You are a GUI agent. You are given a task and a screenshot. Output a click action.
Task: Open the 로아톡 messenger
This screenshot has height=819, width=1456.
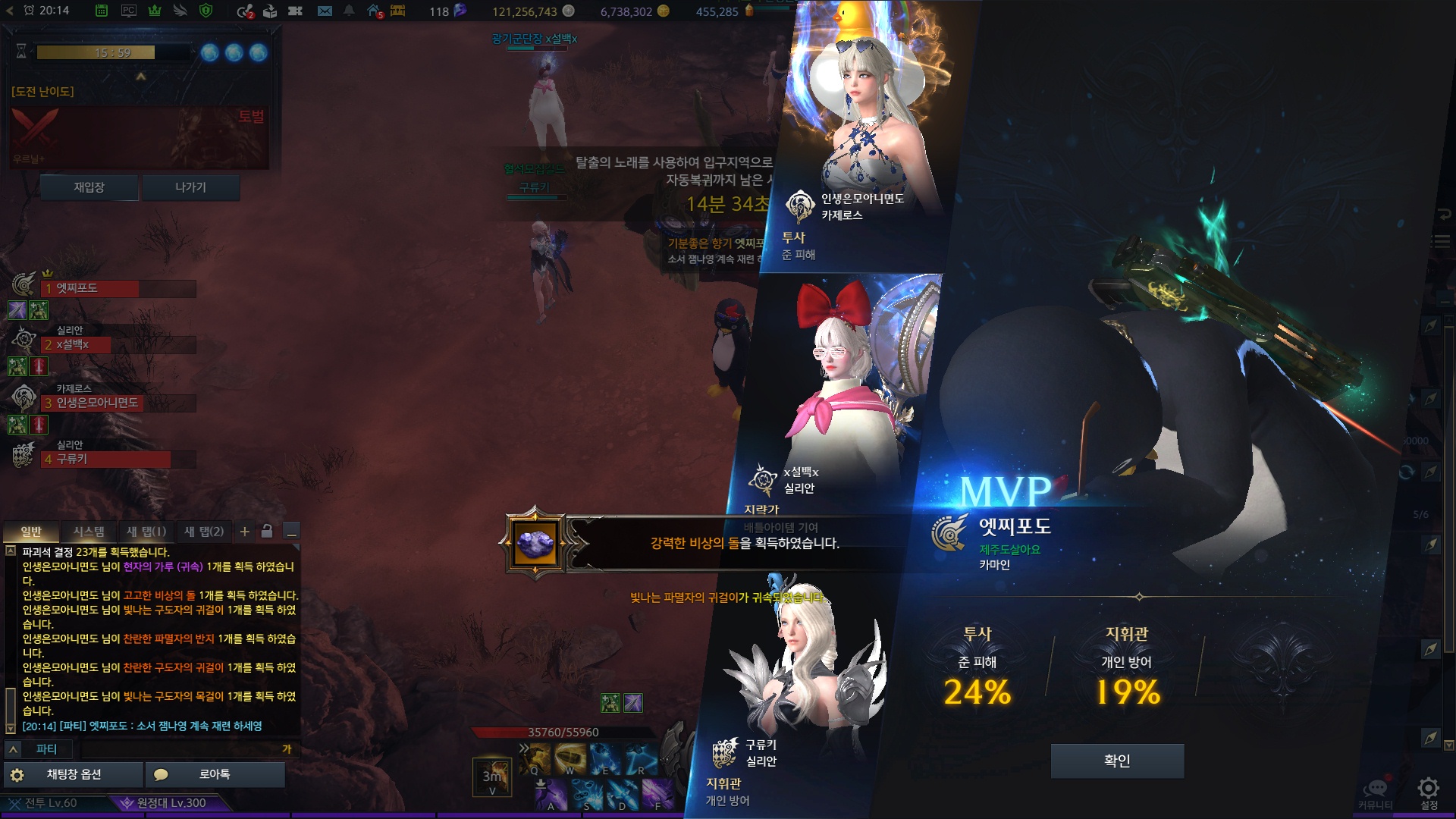pyautogui.click(x=215, y=774)
